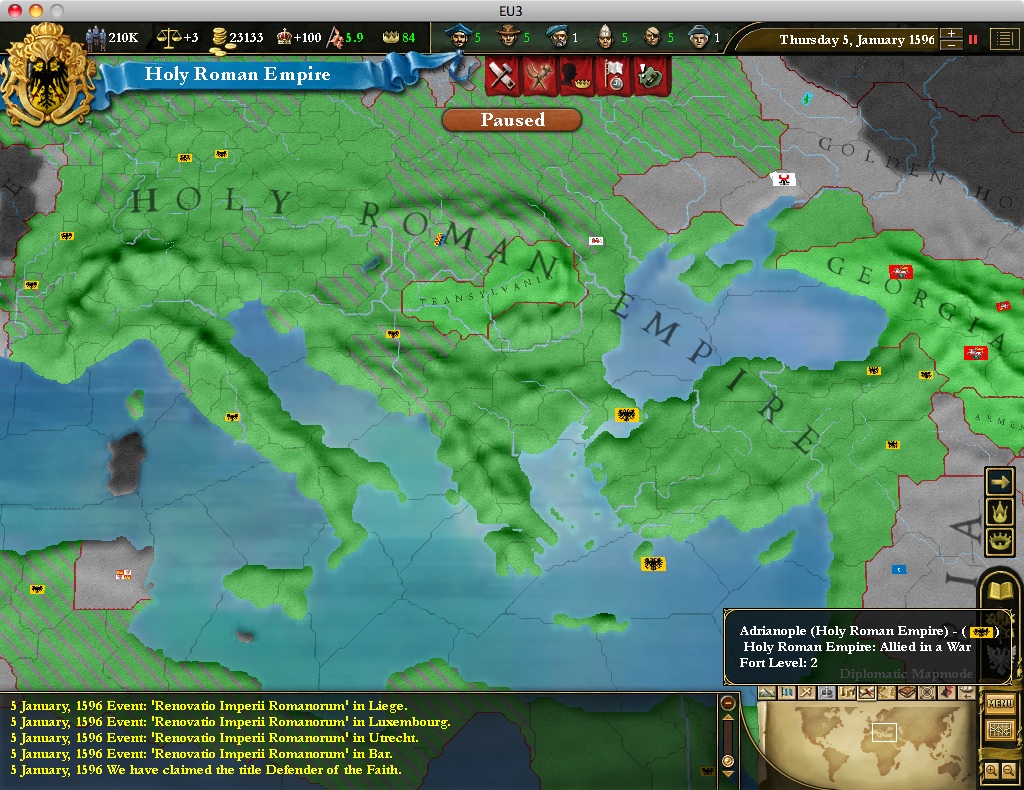Open the MENU button

pos(1000,703)
